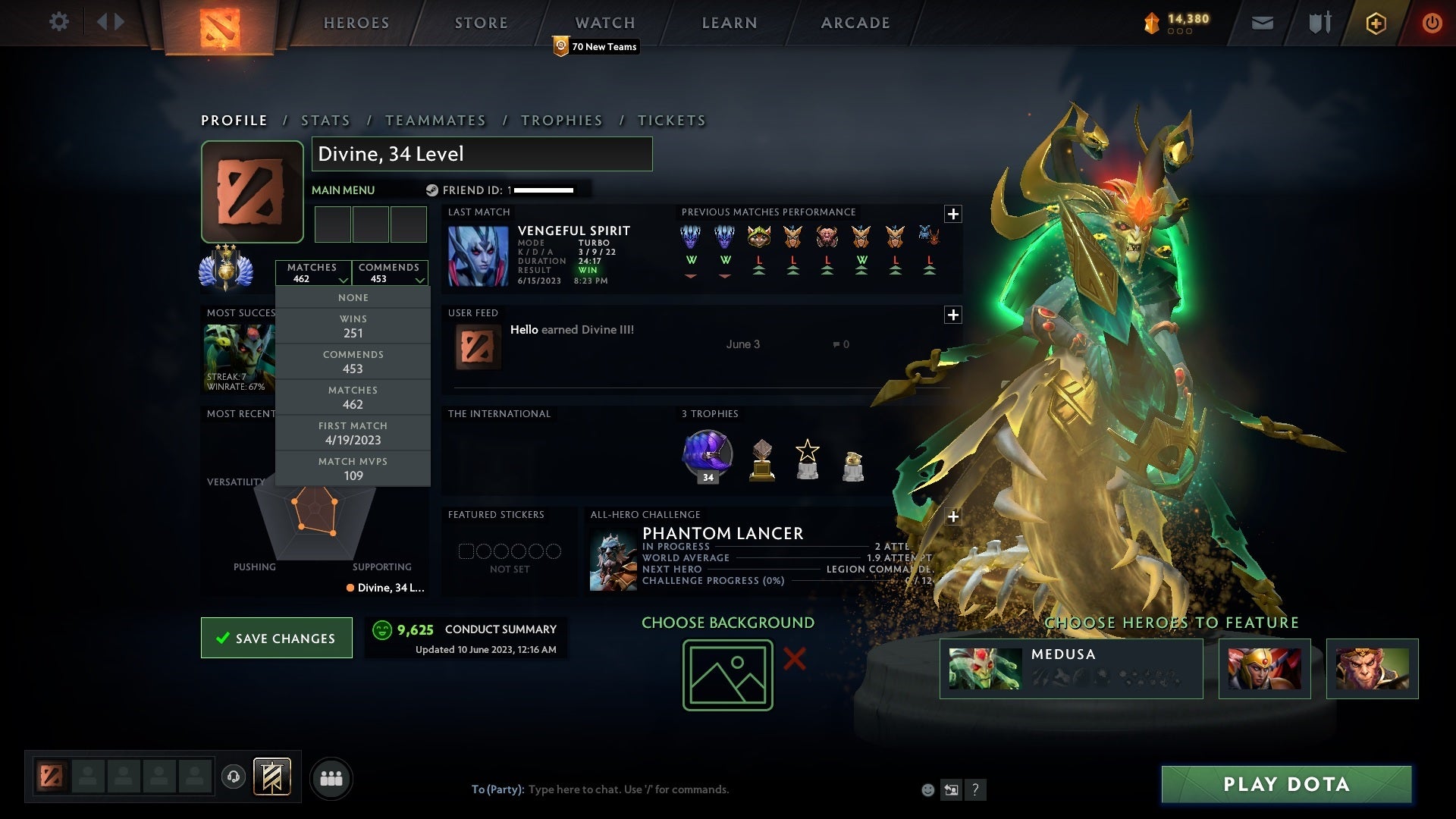The image size is (1456, 819).
Task: Open the settings gear icon
Action: coord(58,22)
